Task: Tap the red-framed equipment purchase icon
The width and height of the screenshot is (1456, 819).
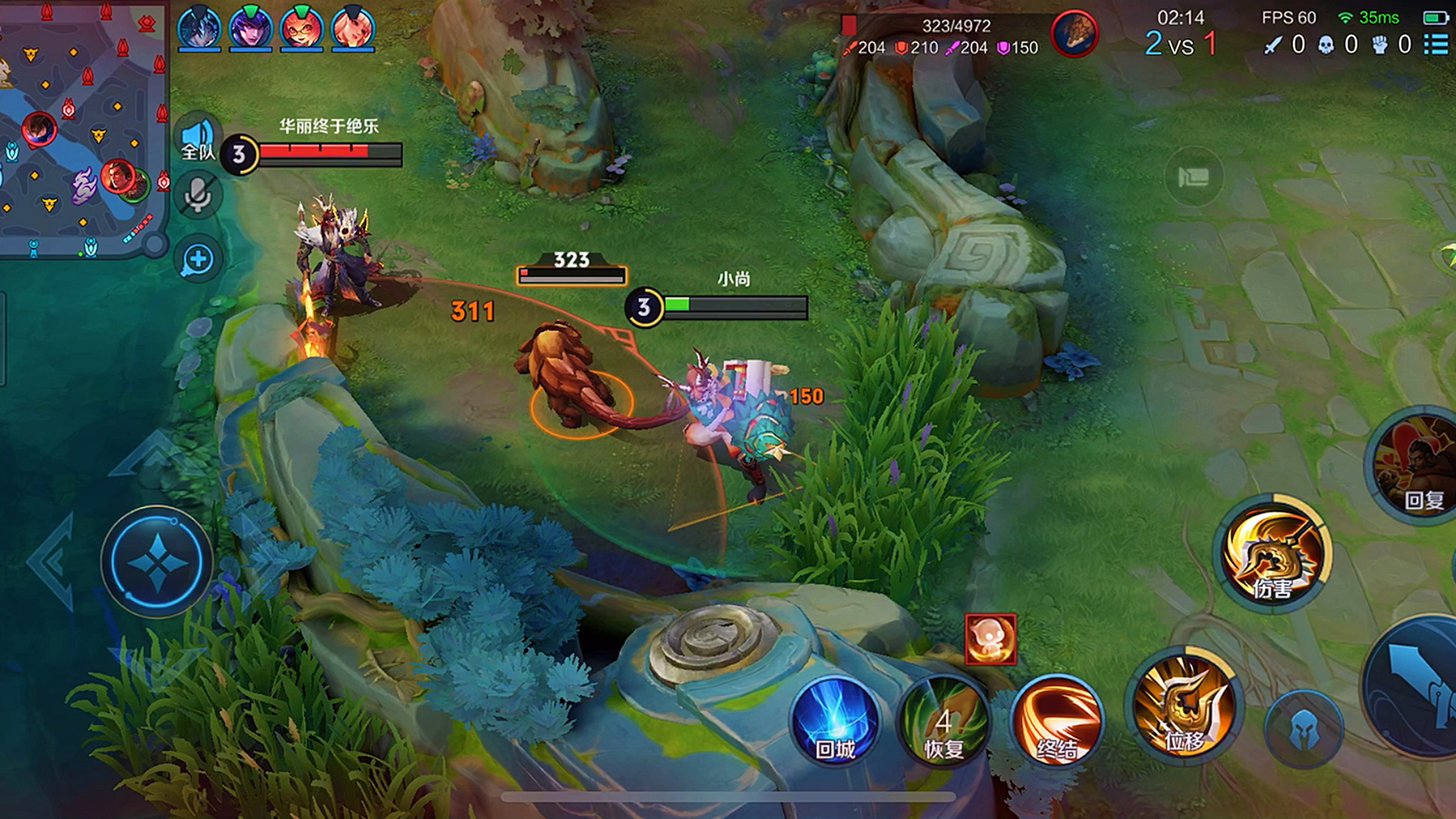Action: tap(990, 639)
